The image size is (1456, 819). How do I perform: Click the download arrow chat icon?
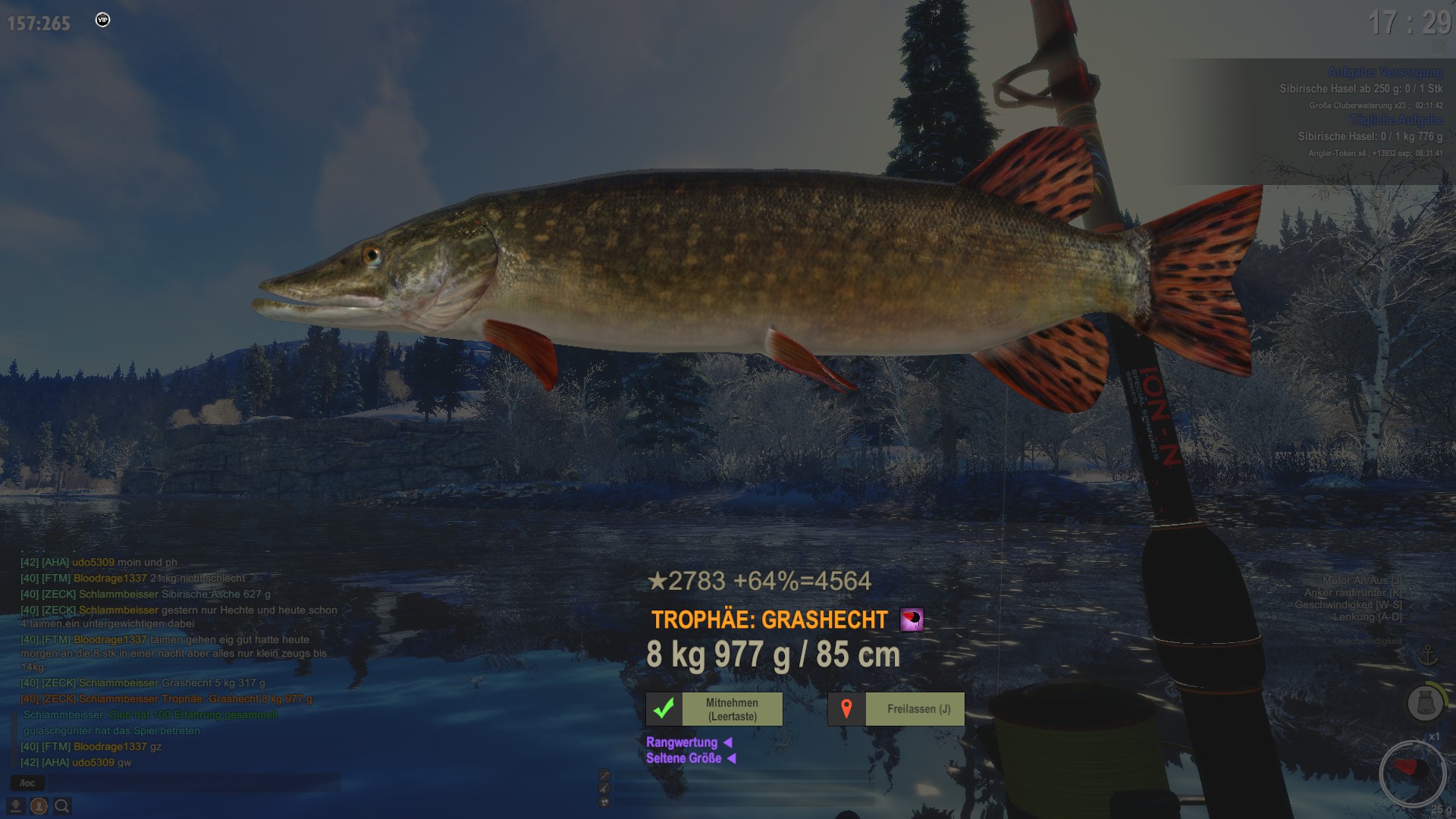point(15,806)
